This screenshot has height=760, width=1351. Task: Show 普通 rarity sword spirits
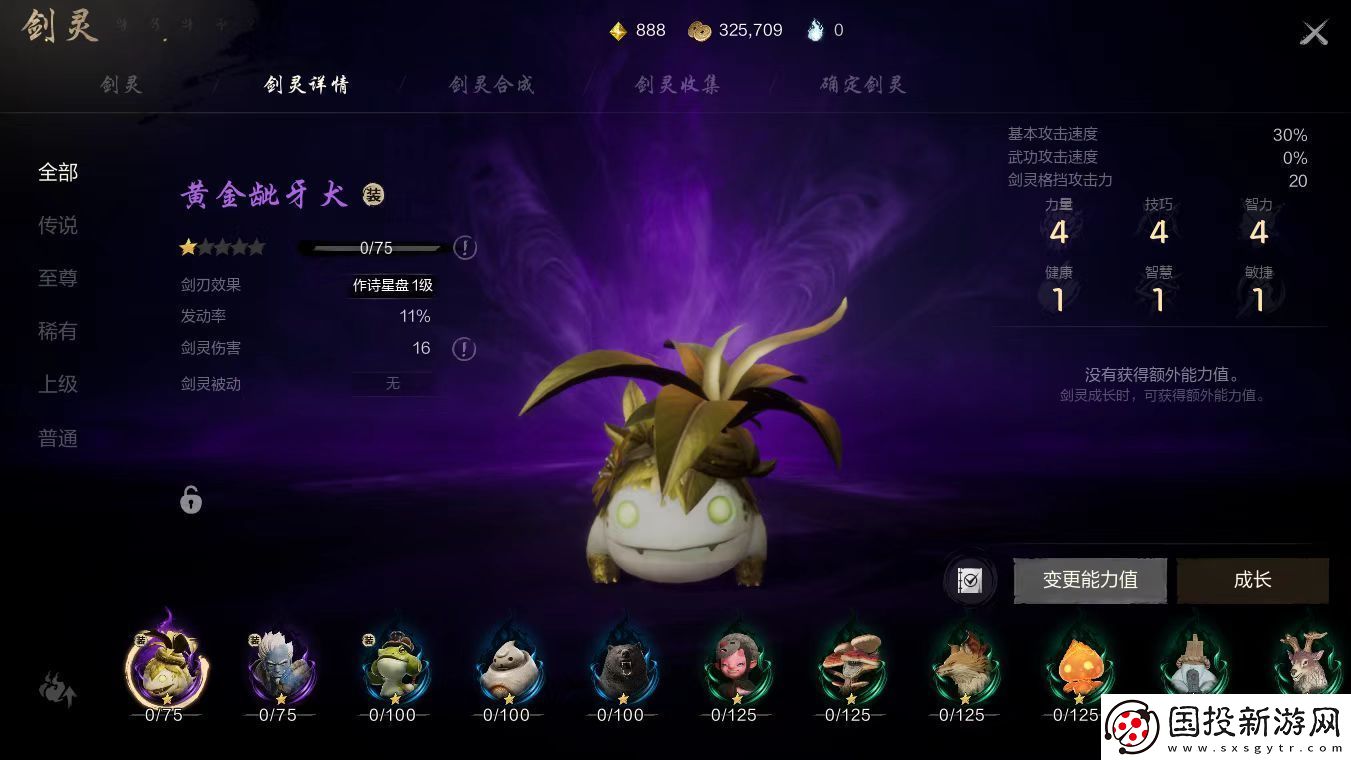(58, 438)
